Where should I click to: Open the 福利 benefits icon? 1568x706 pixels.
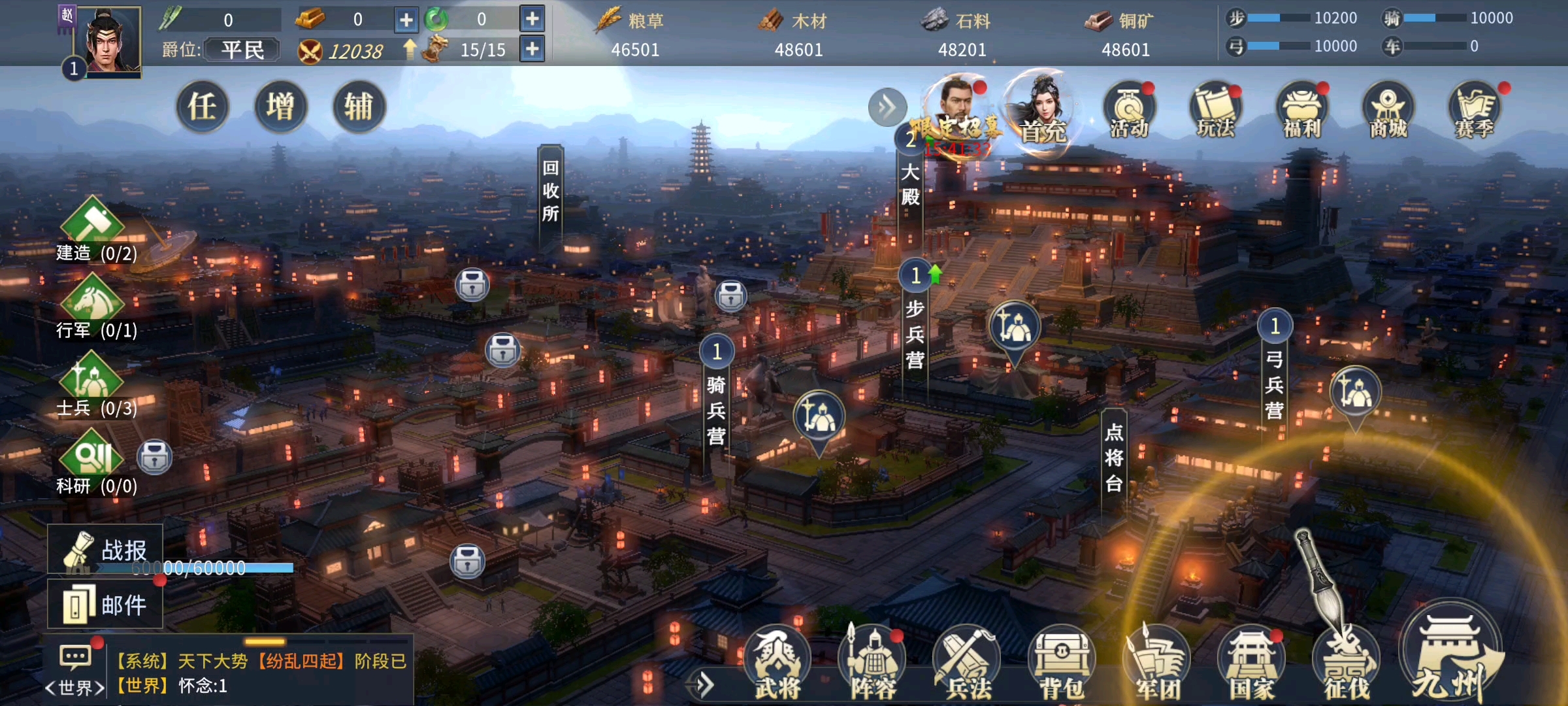pos(1302,110)
